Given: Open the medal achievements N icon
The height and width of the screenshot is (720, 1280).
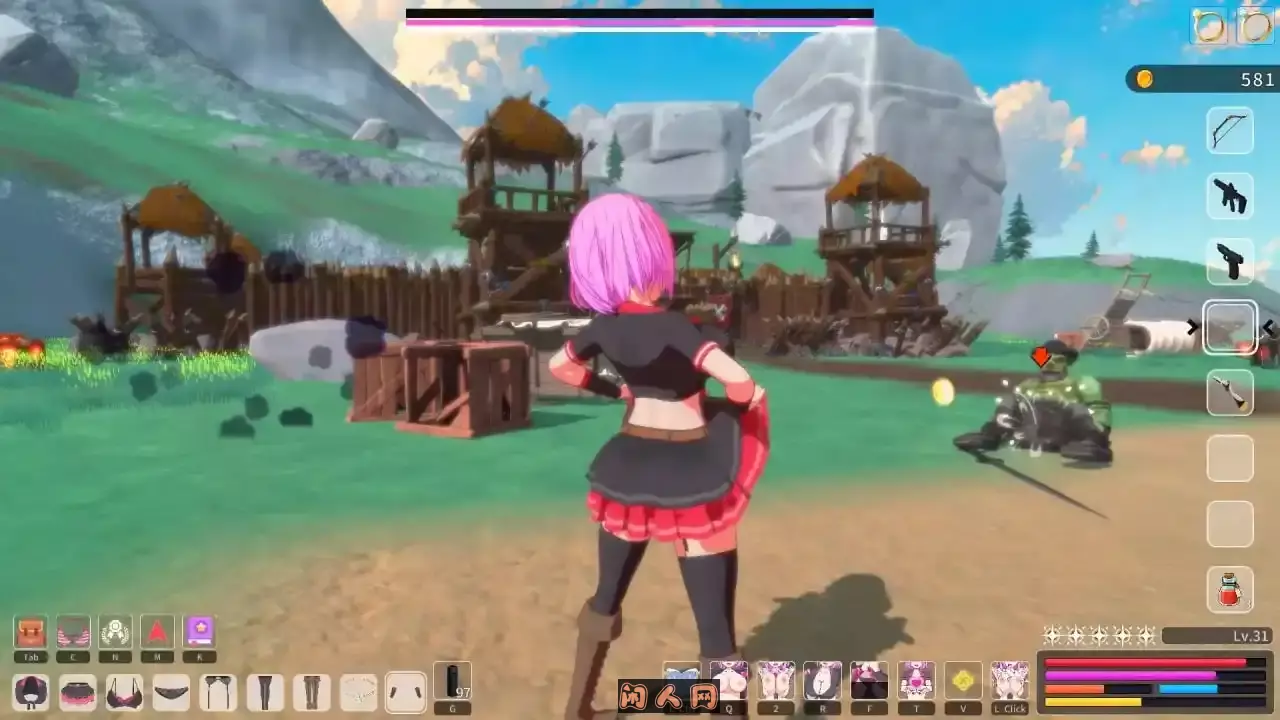Looking at the screenshot, I should [115, 630].
